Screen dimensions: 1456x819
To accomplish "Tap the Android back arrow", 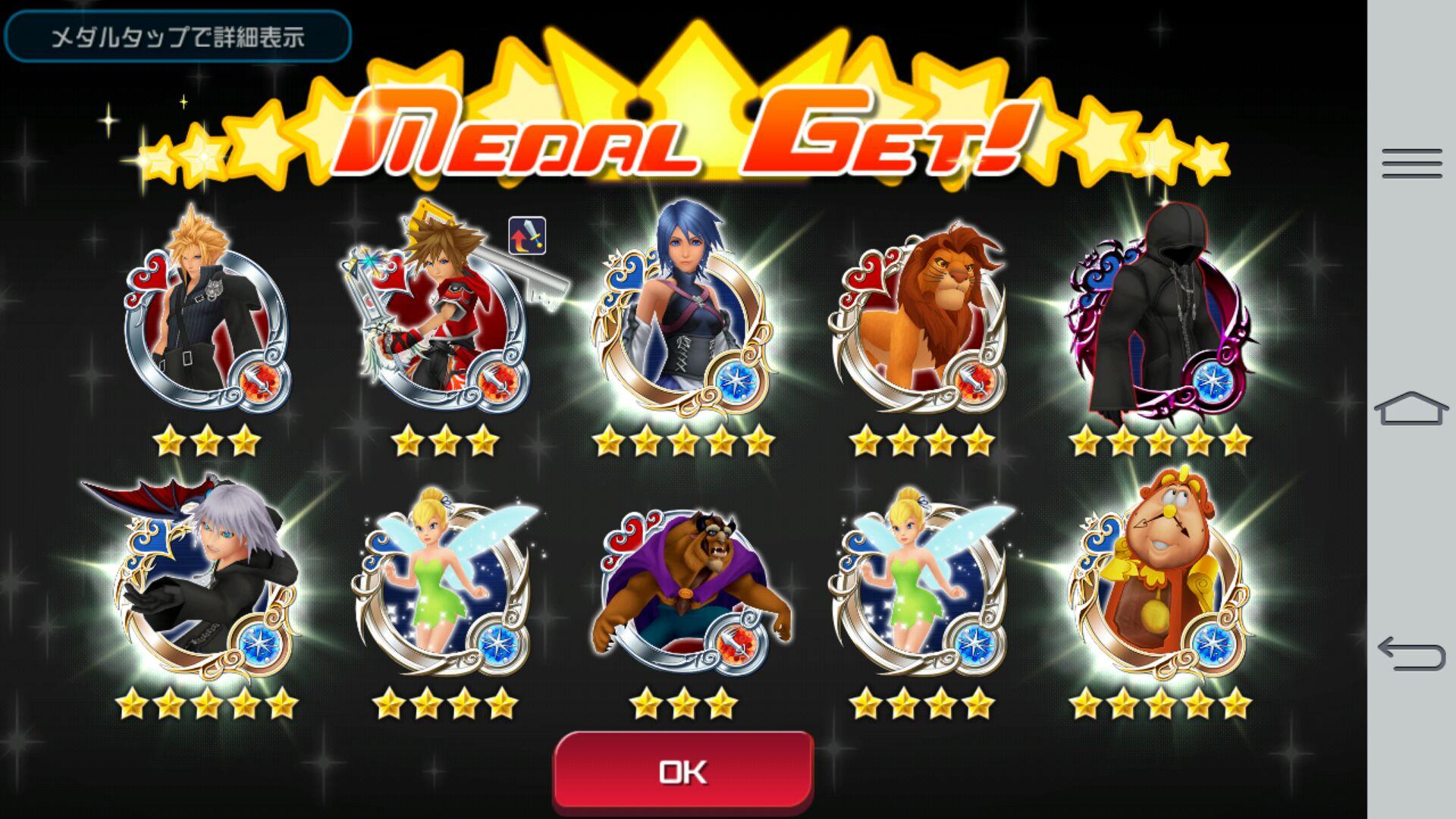I will coord(1411,653).
